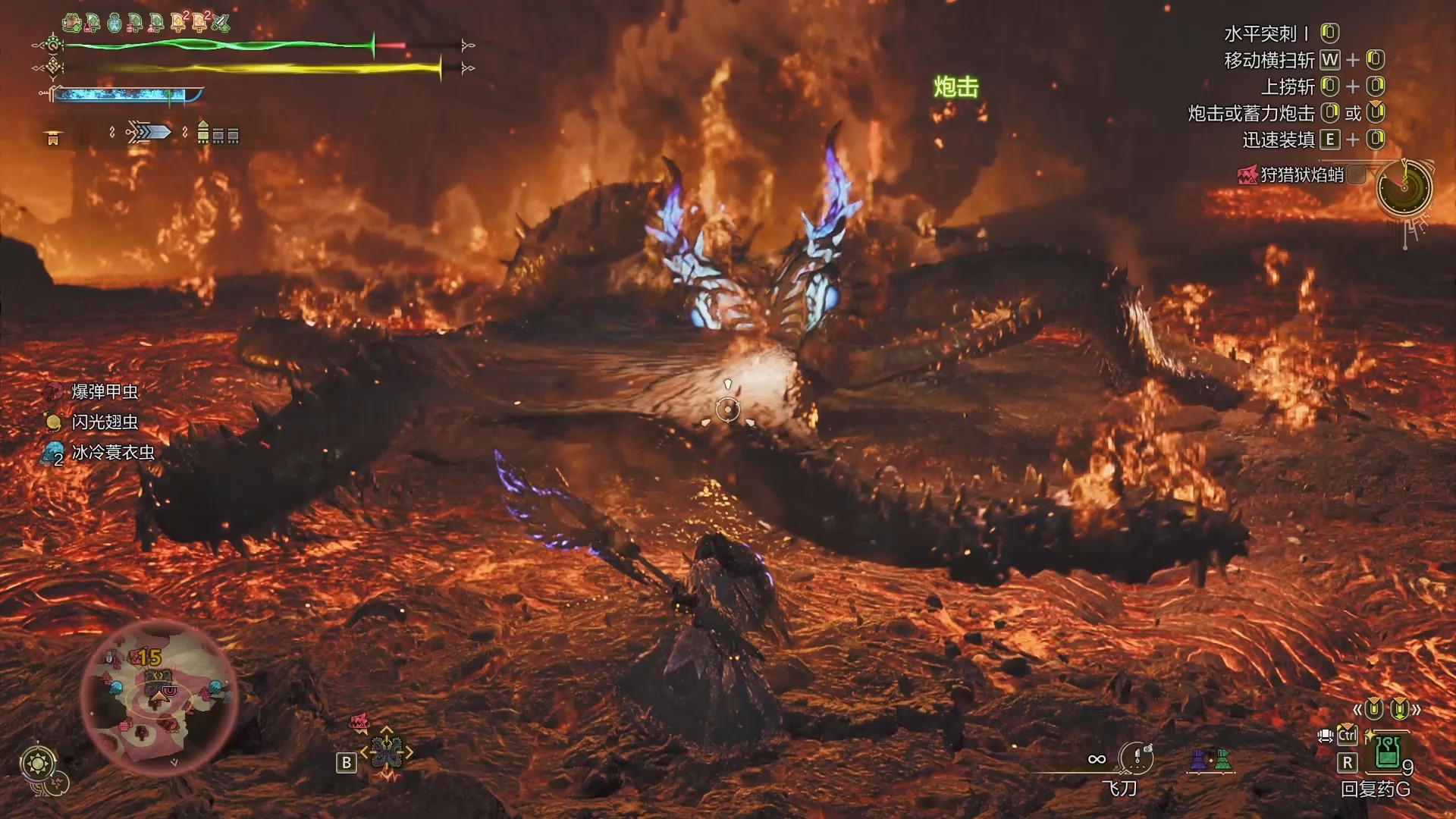Open the shortcut wheel butterfly icon
1456x819 pixels.
[386, 752]
